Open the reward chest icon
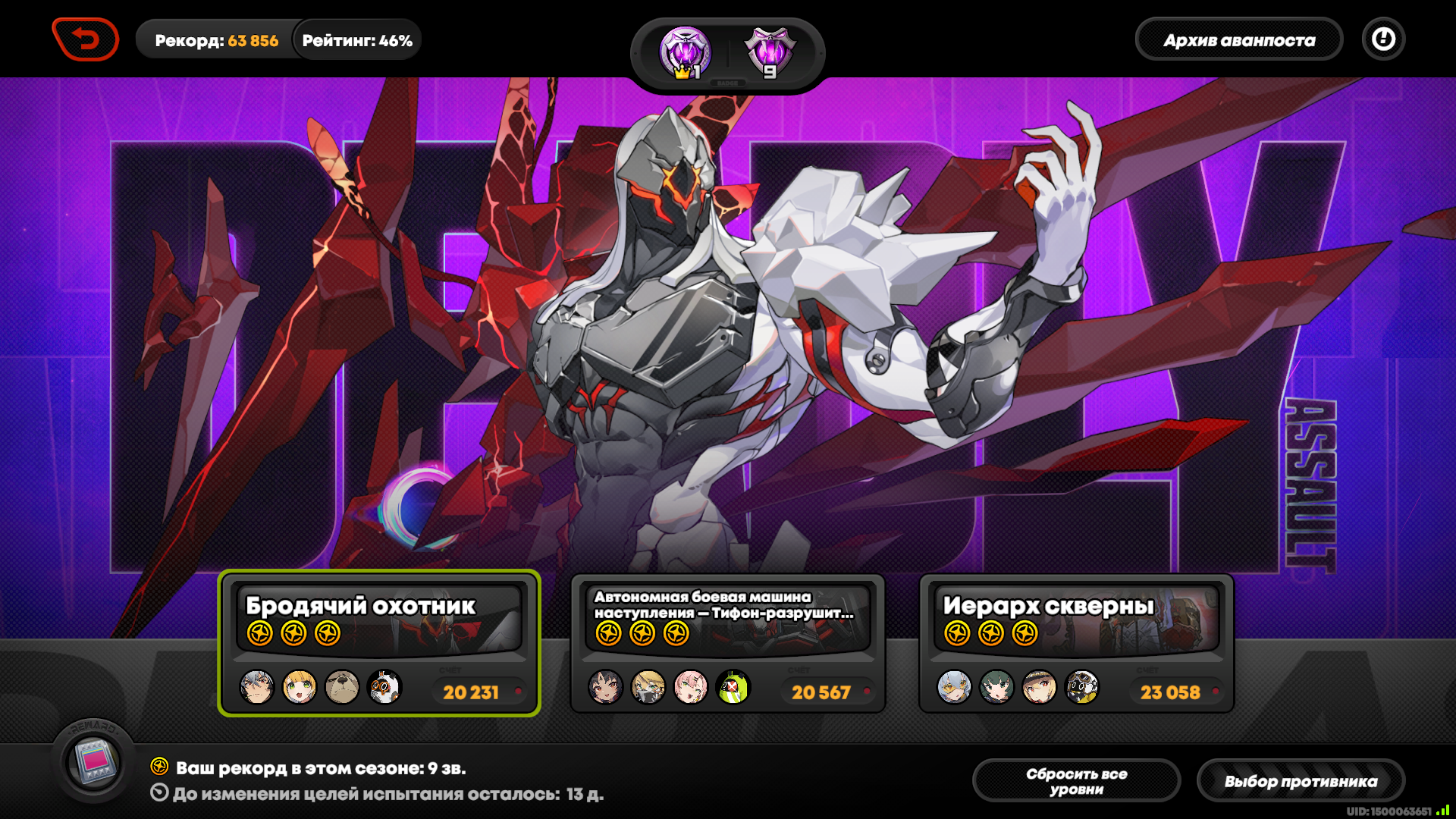This screenshot has height=819, width=1456. 93,761
